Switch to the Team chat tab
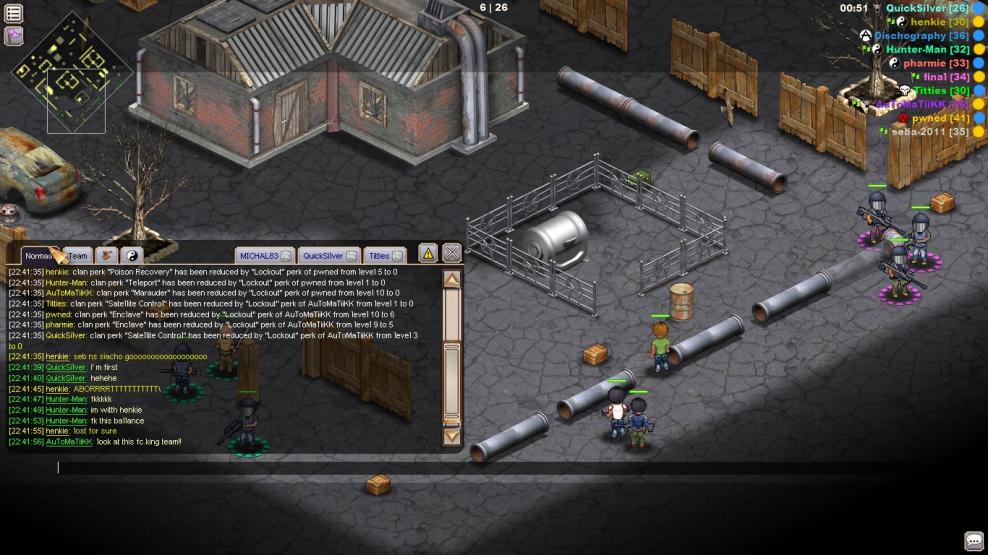 tap(77, 256)
